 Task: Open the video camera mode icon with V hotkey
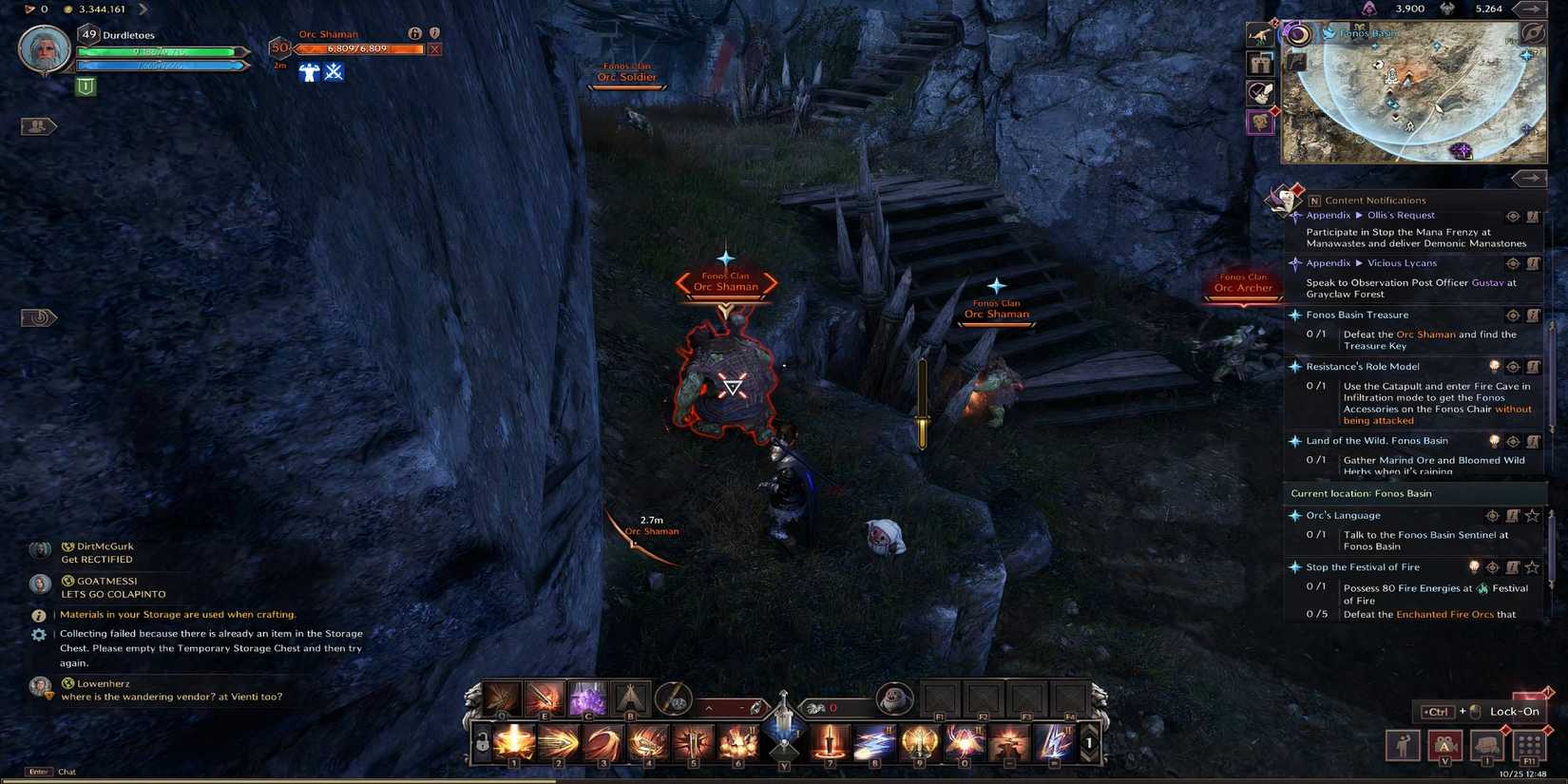pos(1445,747)
